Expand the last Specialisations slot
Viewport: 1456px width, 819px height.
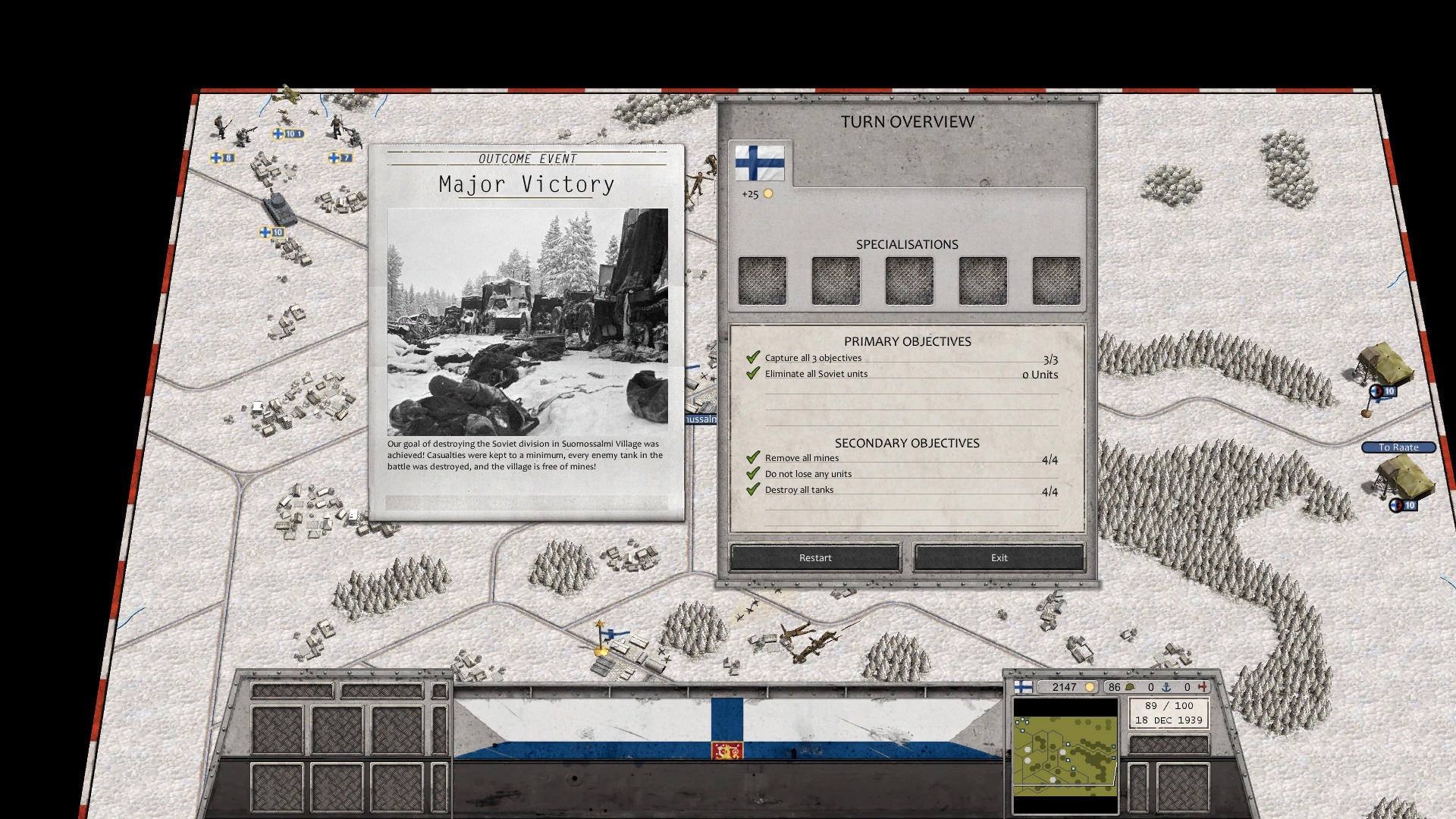[x=1056, y=280]
